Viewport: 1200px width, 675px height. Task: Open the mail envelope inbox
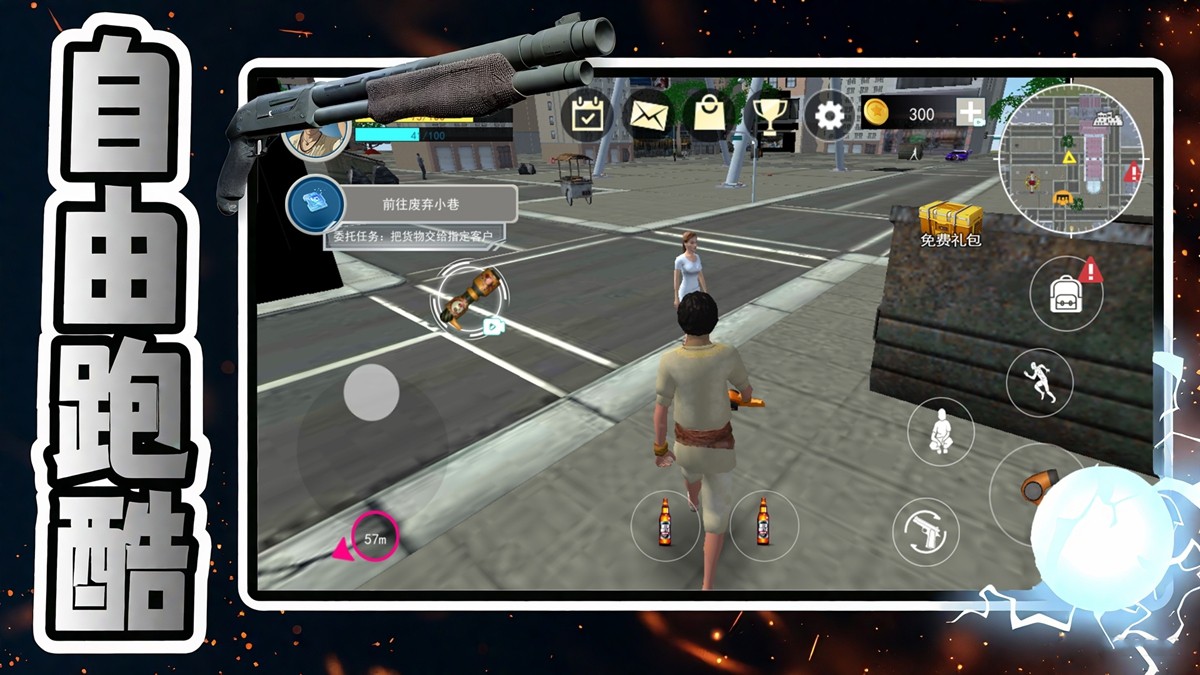click(x=647, y=116)
